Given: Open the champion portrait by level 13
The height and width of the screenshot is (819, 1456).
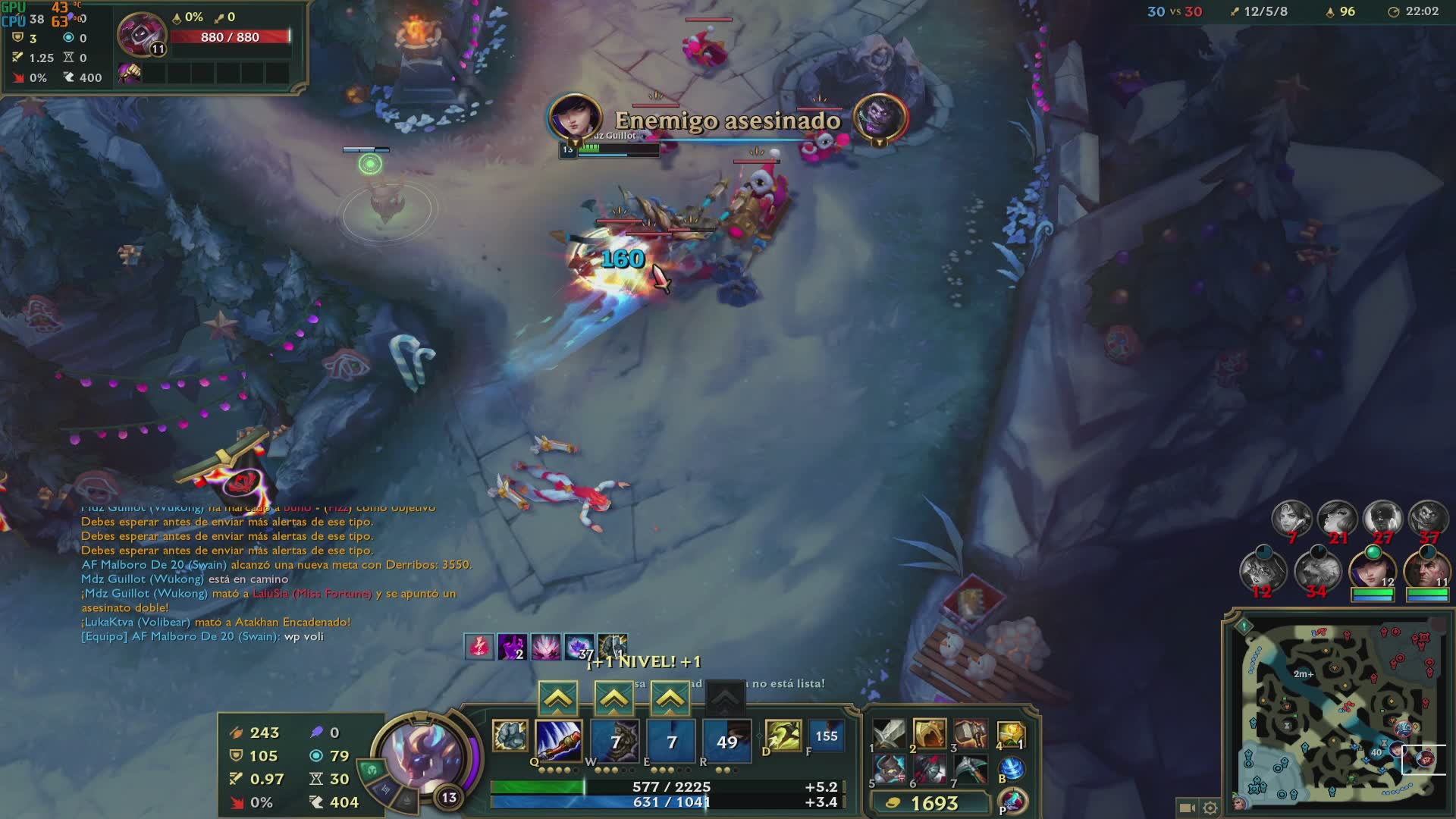Looking at the screenshot, I should tap(422, 755).
